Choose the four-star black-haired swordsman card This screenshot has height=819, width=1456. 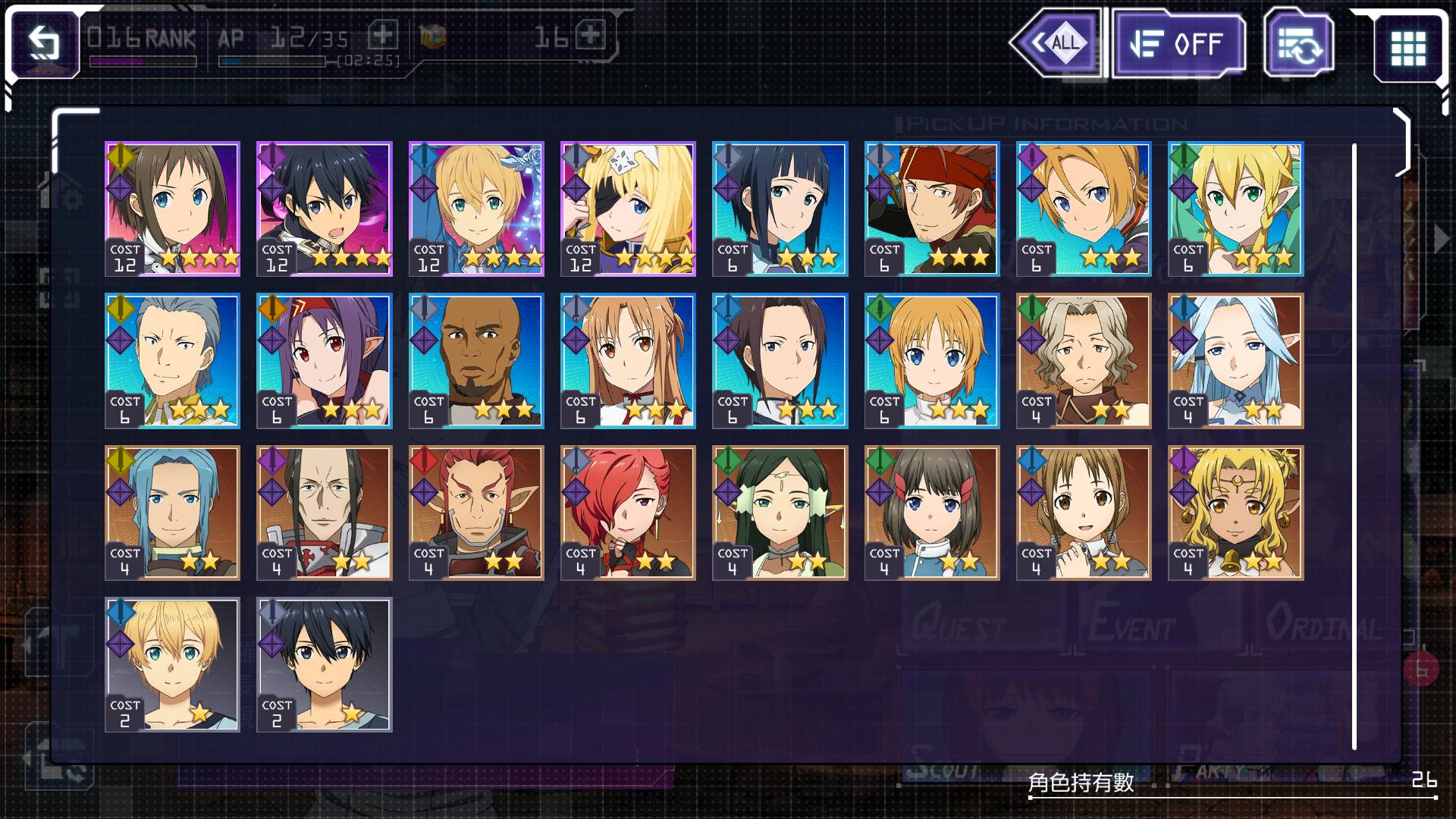pyautogui.click(x=325, y=209)
